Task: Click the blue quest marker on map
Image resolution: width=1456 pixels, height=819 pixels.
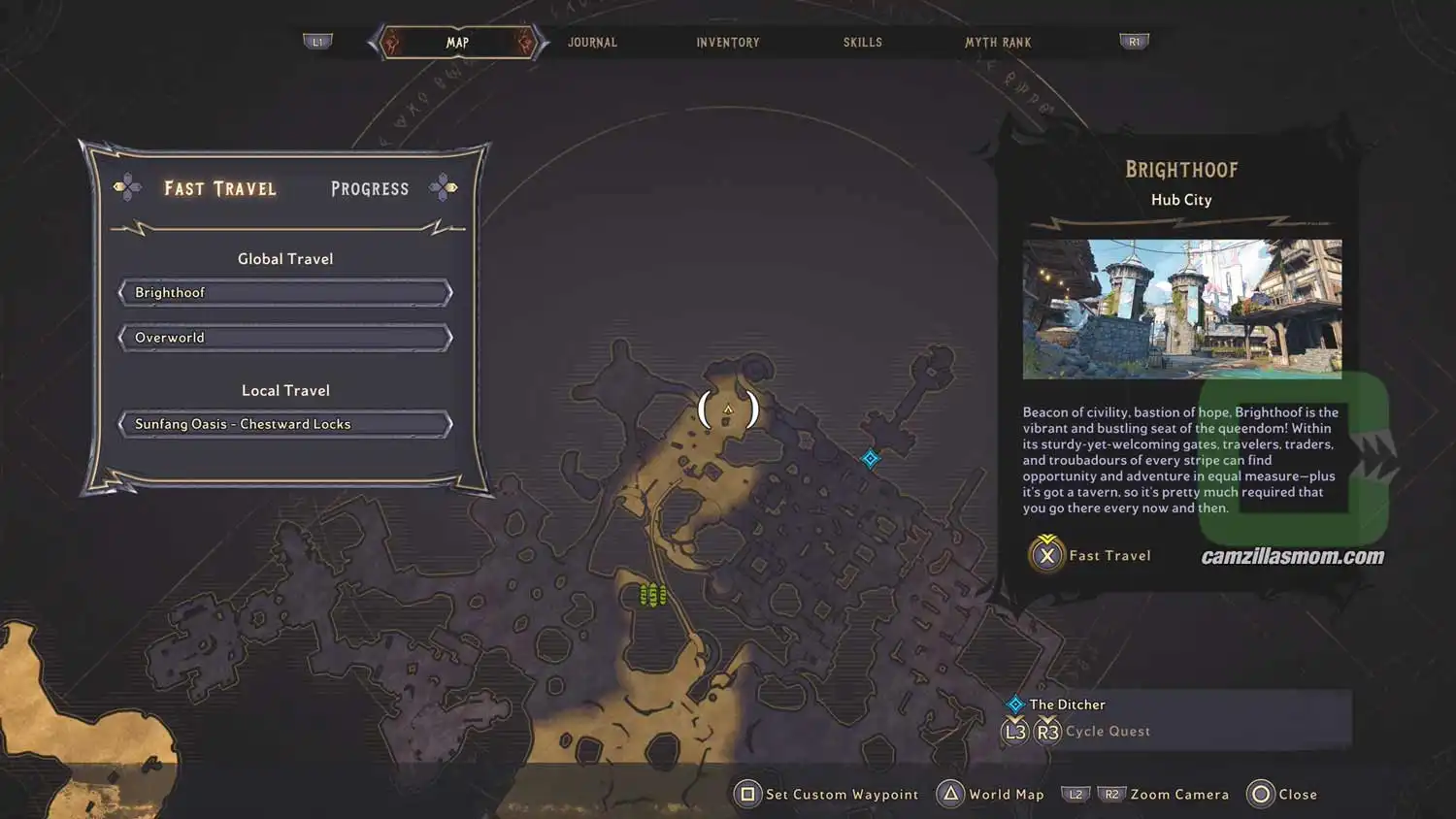Action: [x=871, y=459]
